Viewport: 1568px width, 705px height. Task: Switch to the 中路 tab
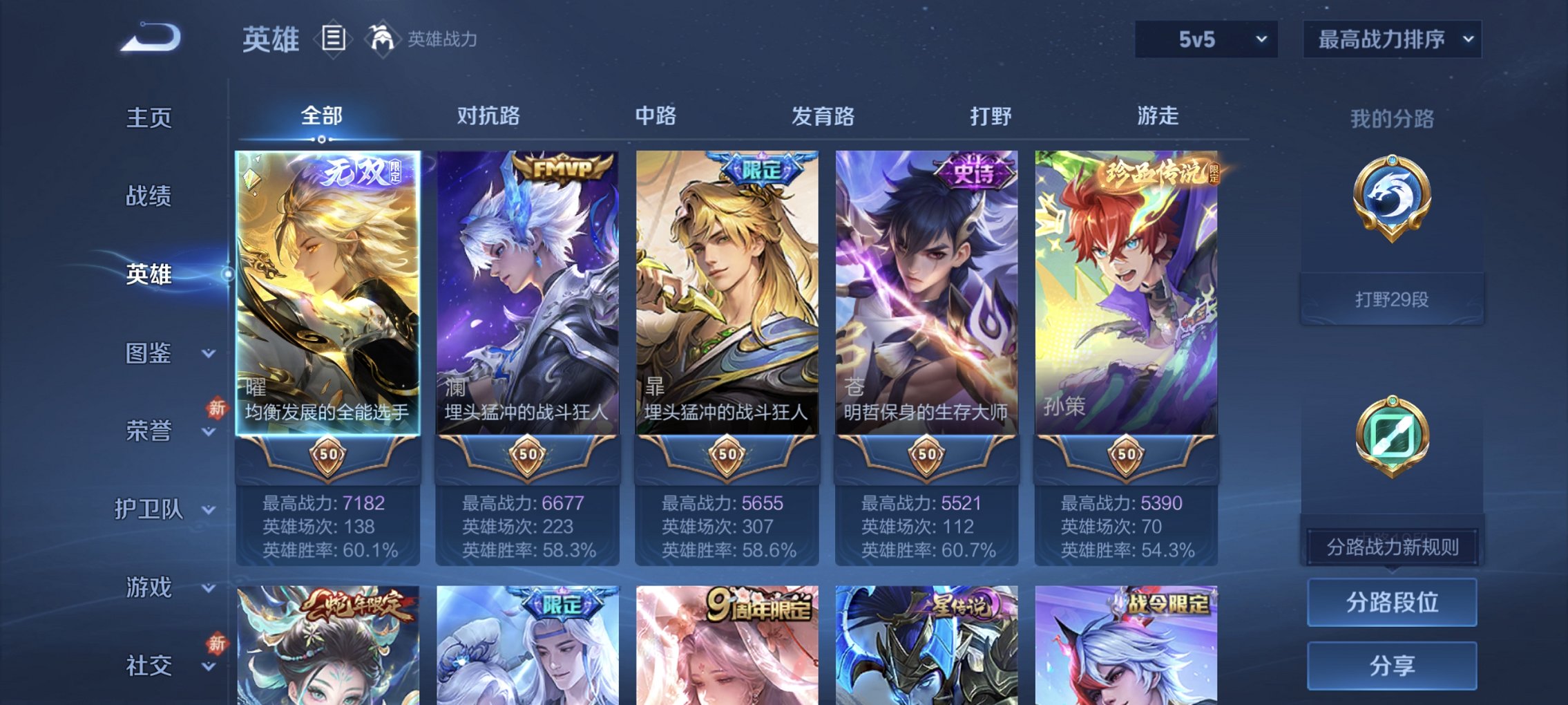[x=656, y=116]
